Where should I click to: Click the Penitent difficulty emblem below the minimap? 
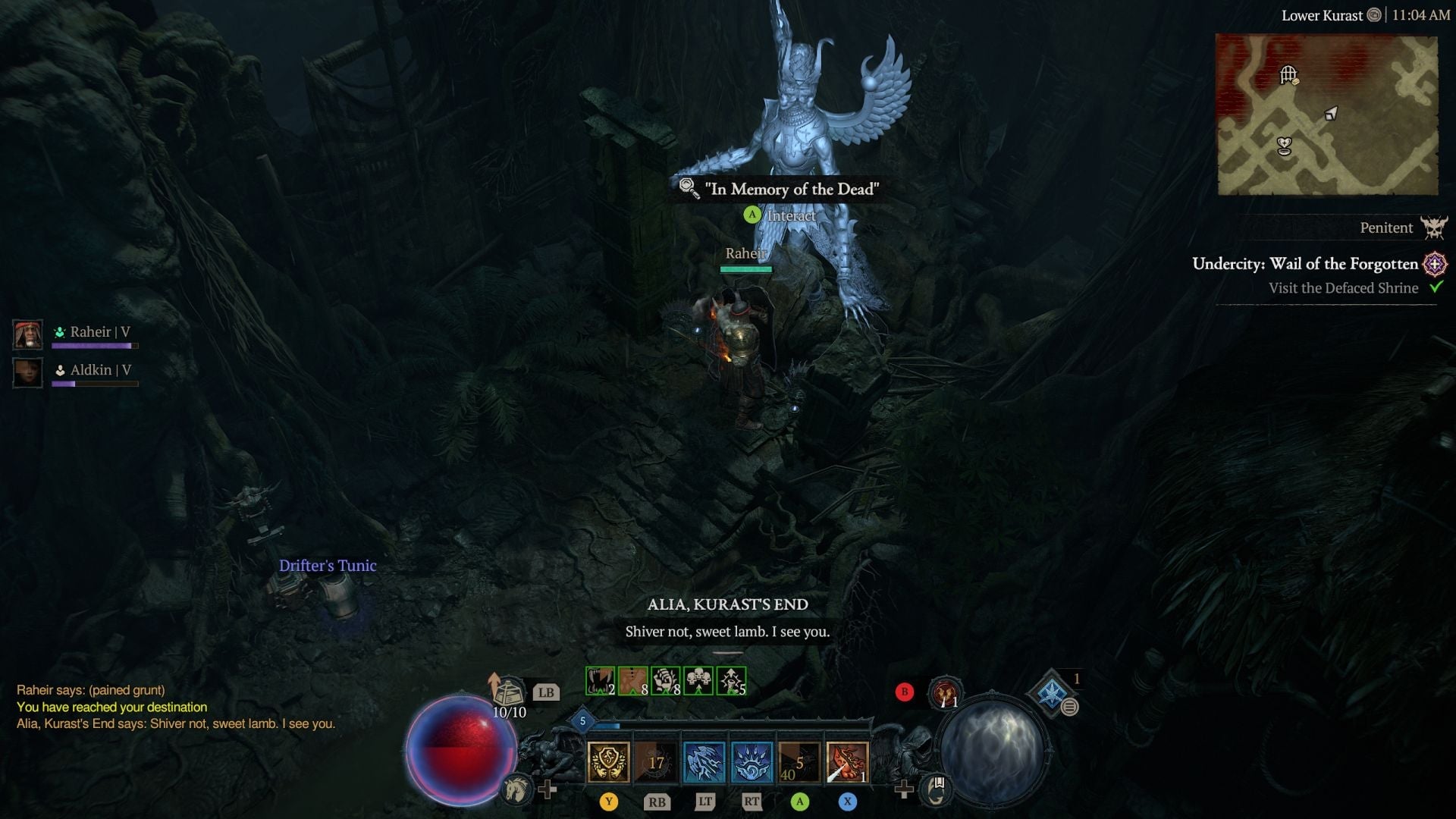[1432, 227]
